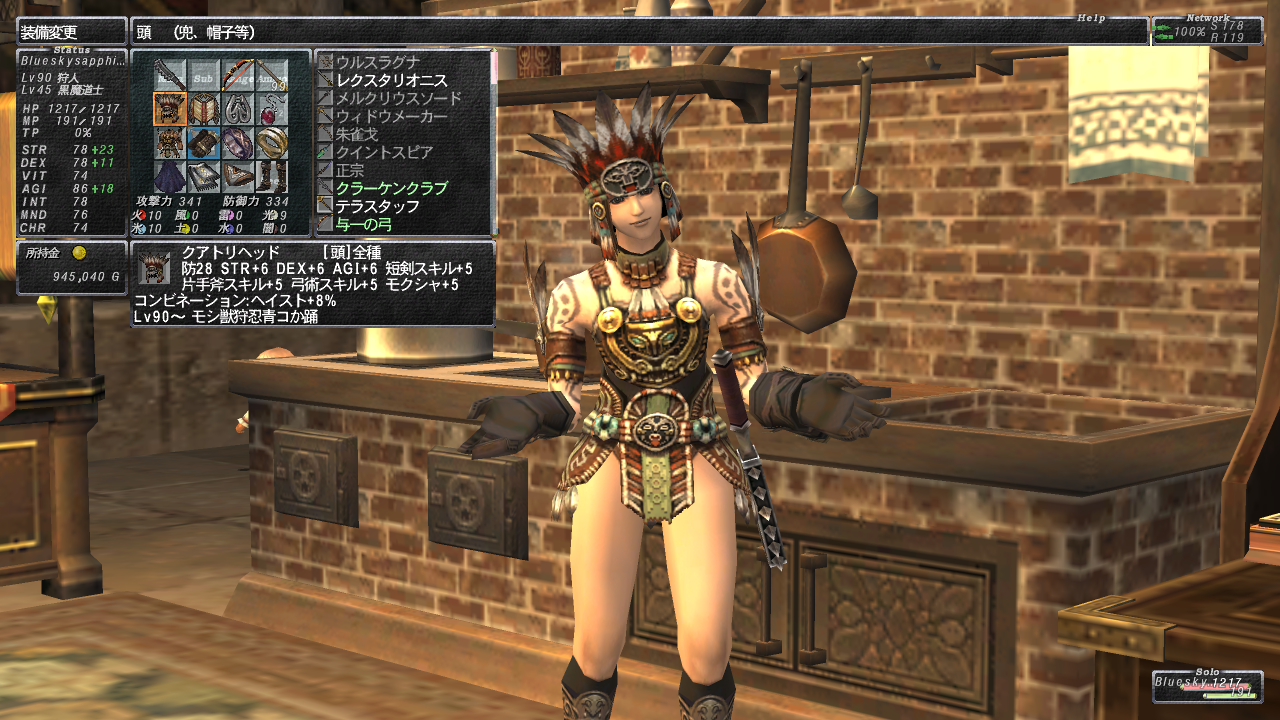Viewport: 1280px width, 720px height.
Task: Select the boots feet slot
Action: 271,176
